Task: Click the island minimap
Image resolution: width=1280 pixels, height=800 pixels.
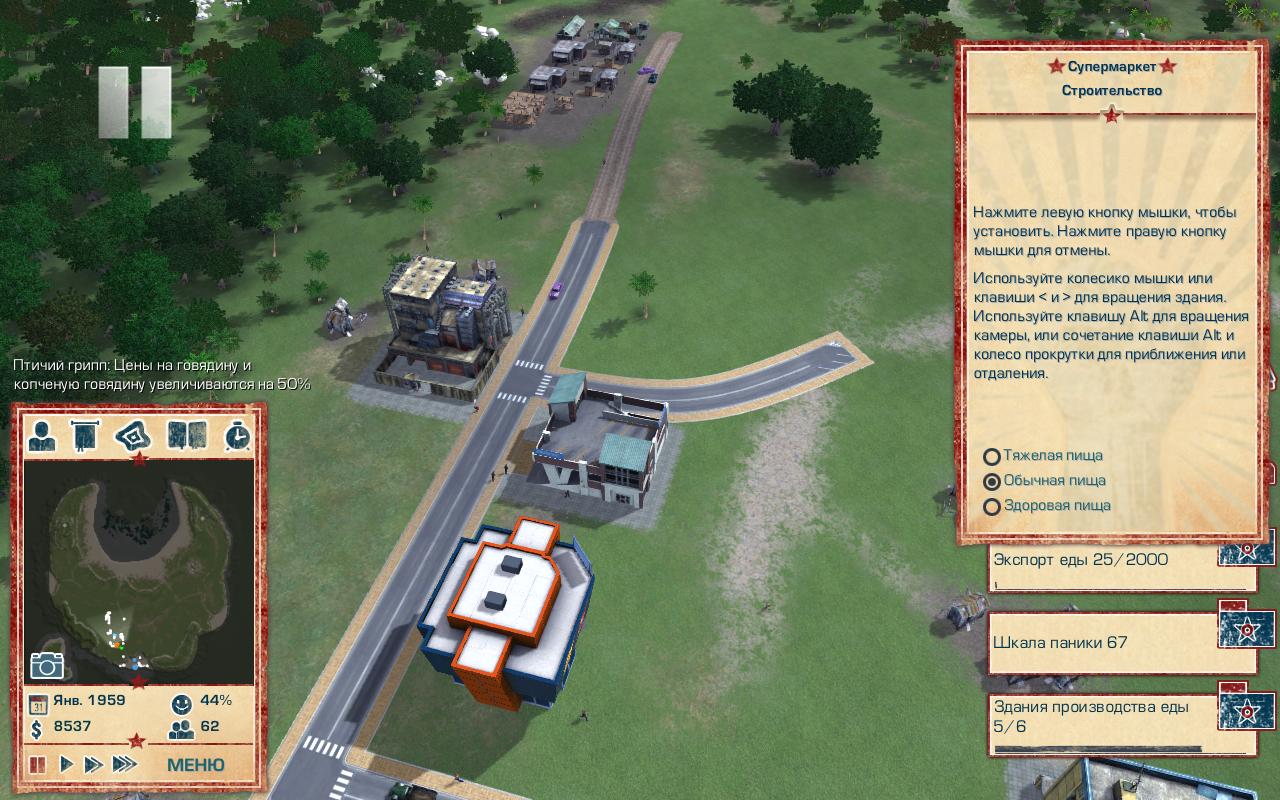Action: point(138,570)
